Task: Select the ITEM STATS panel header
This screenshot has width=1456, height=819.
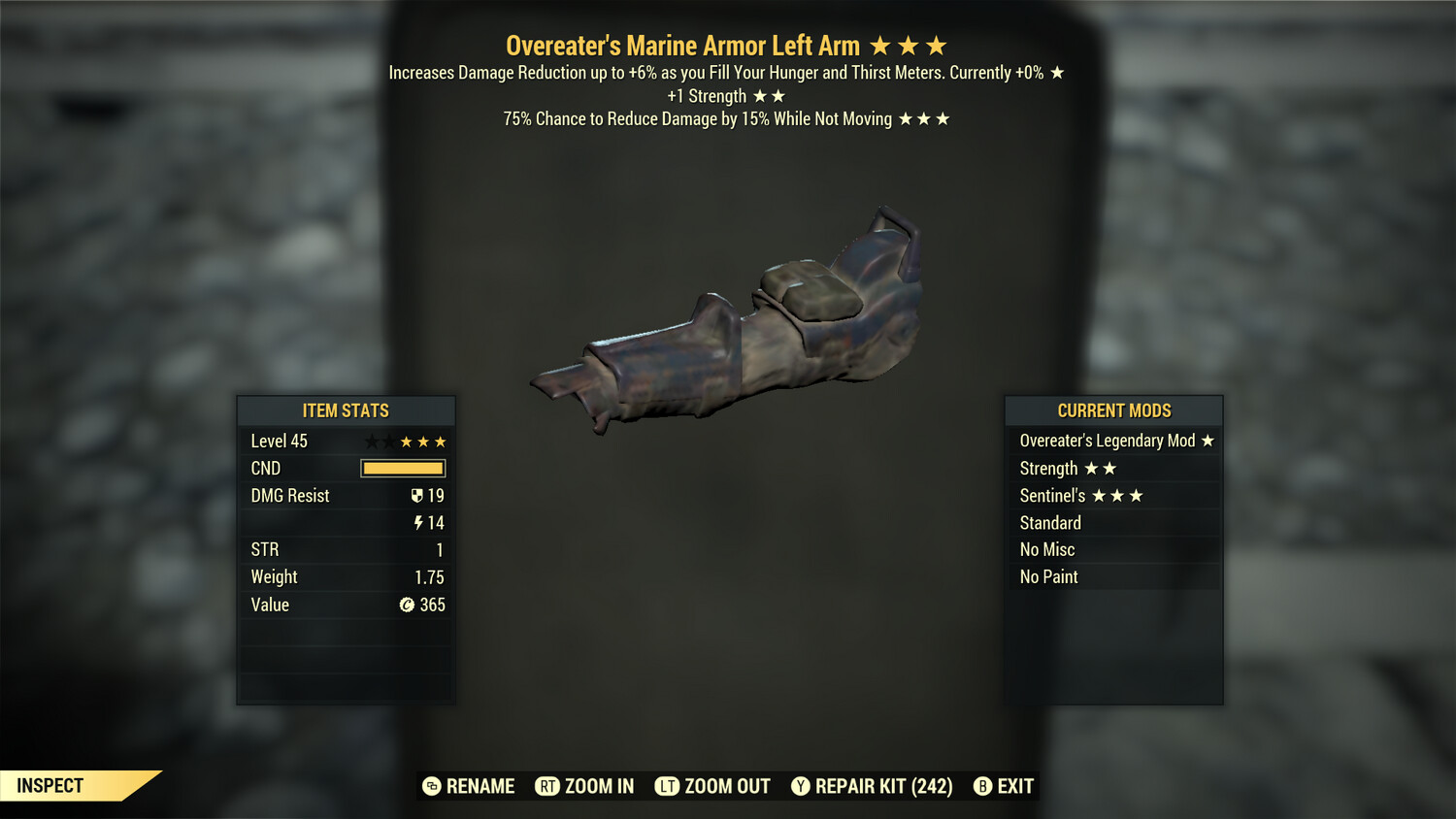Action: click(x=346, y=410)
